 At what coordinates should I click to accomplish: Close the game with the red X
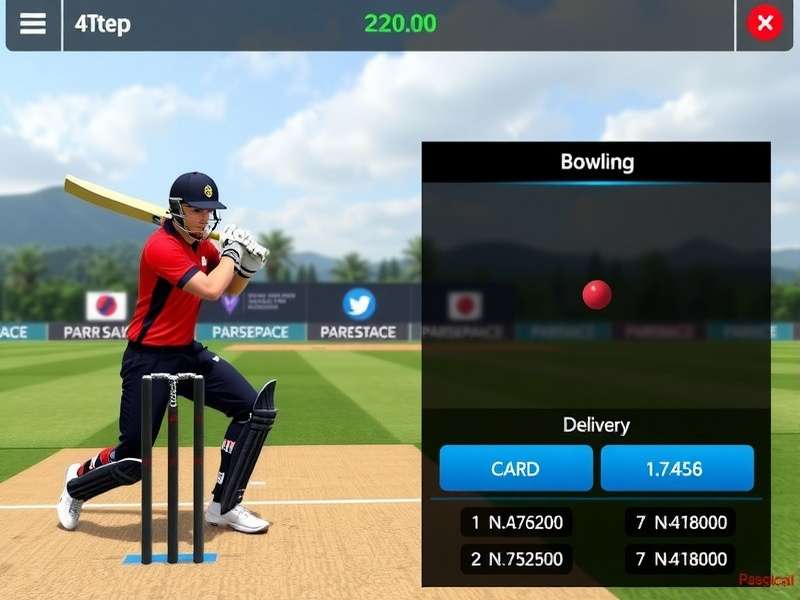[765, 23]
